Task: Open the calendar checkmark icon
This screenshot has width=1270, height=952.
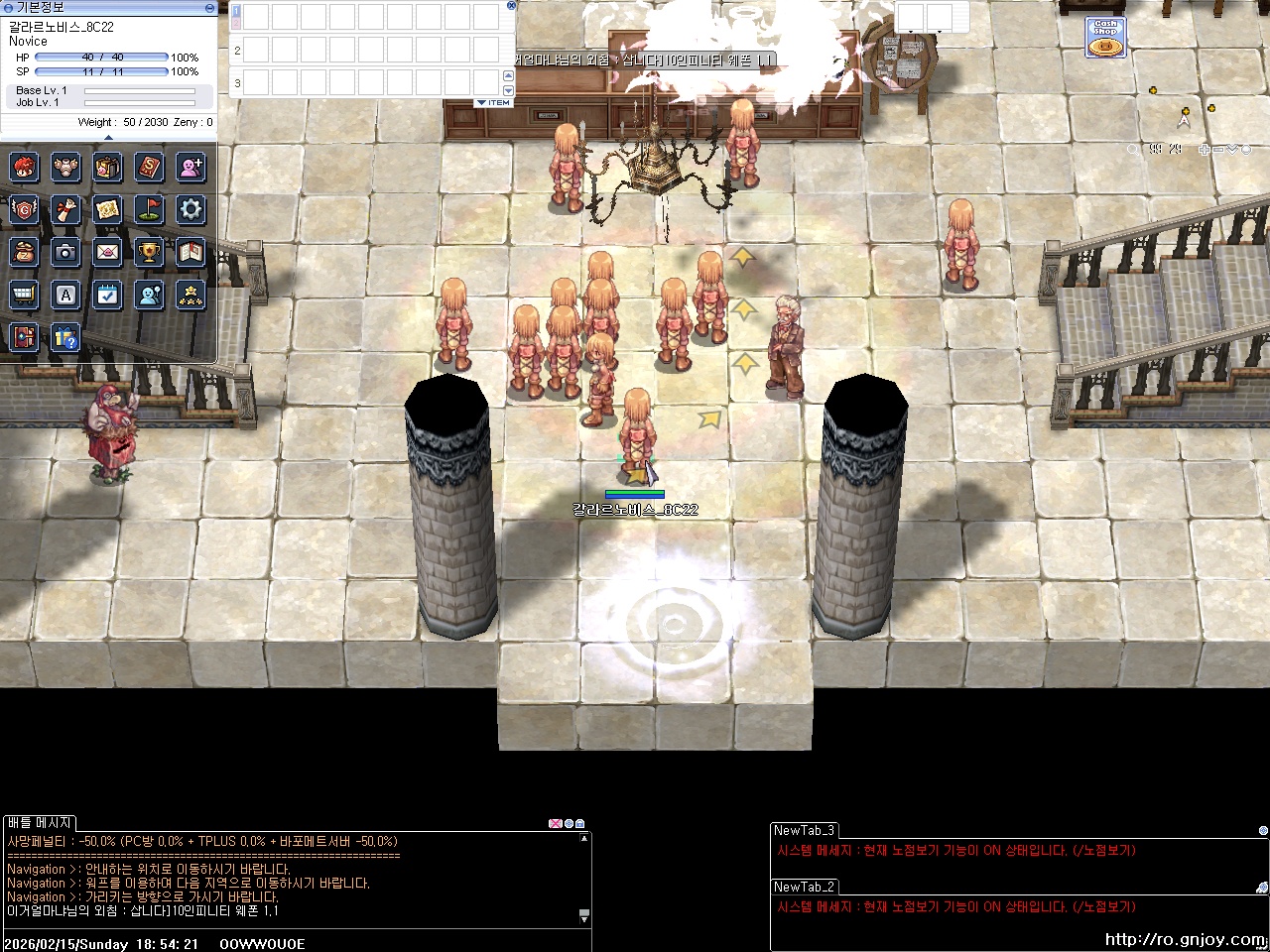Action: point(107,295)
